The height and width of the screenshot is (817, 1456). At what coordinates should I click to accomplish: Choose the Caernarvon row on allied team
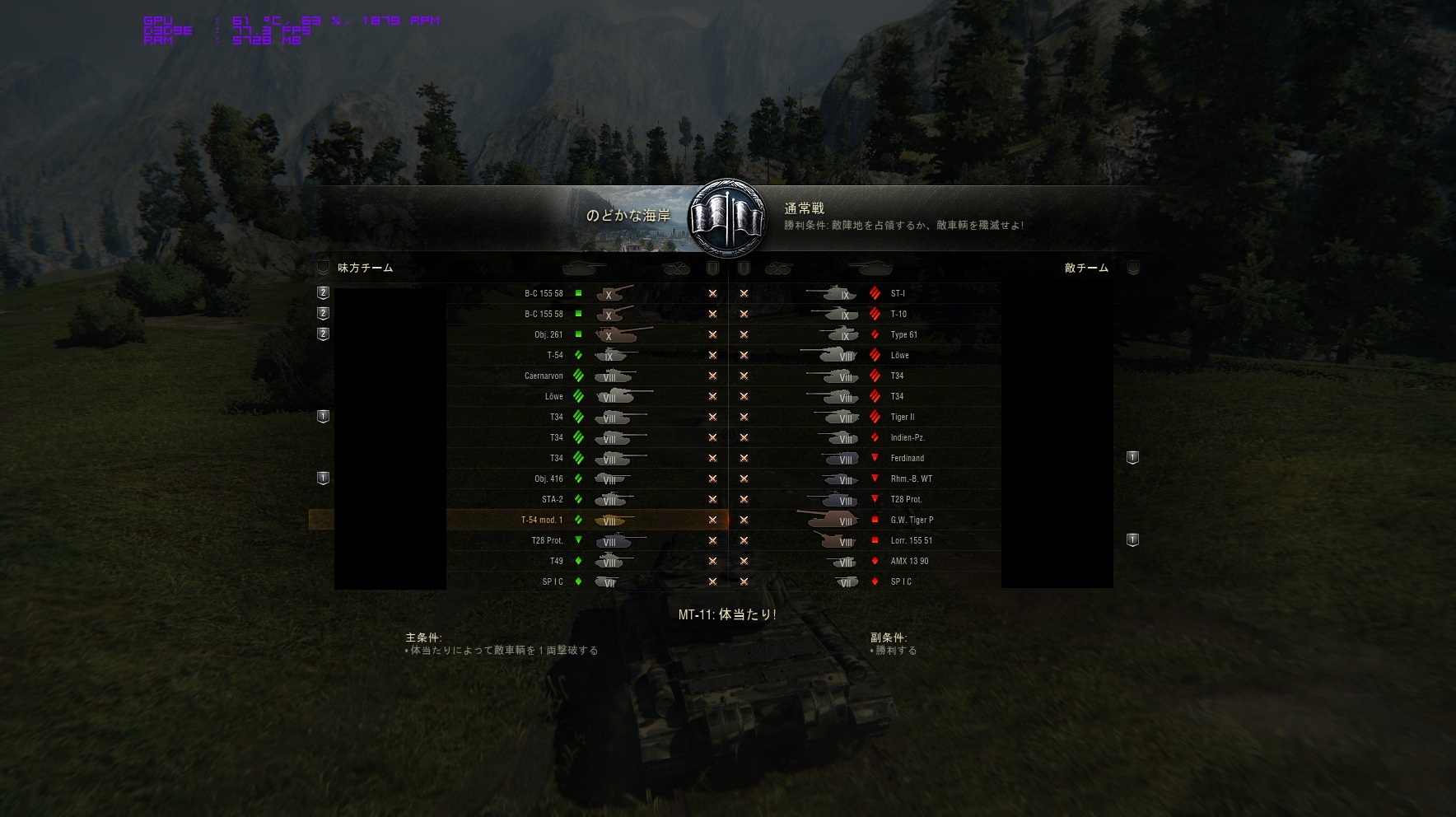tap(544, 376)
